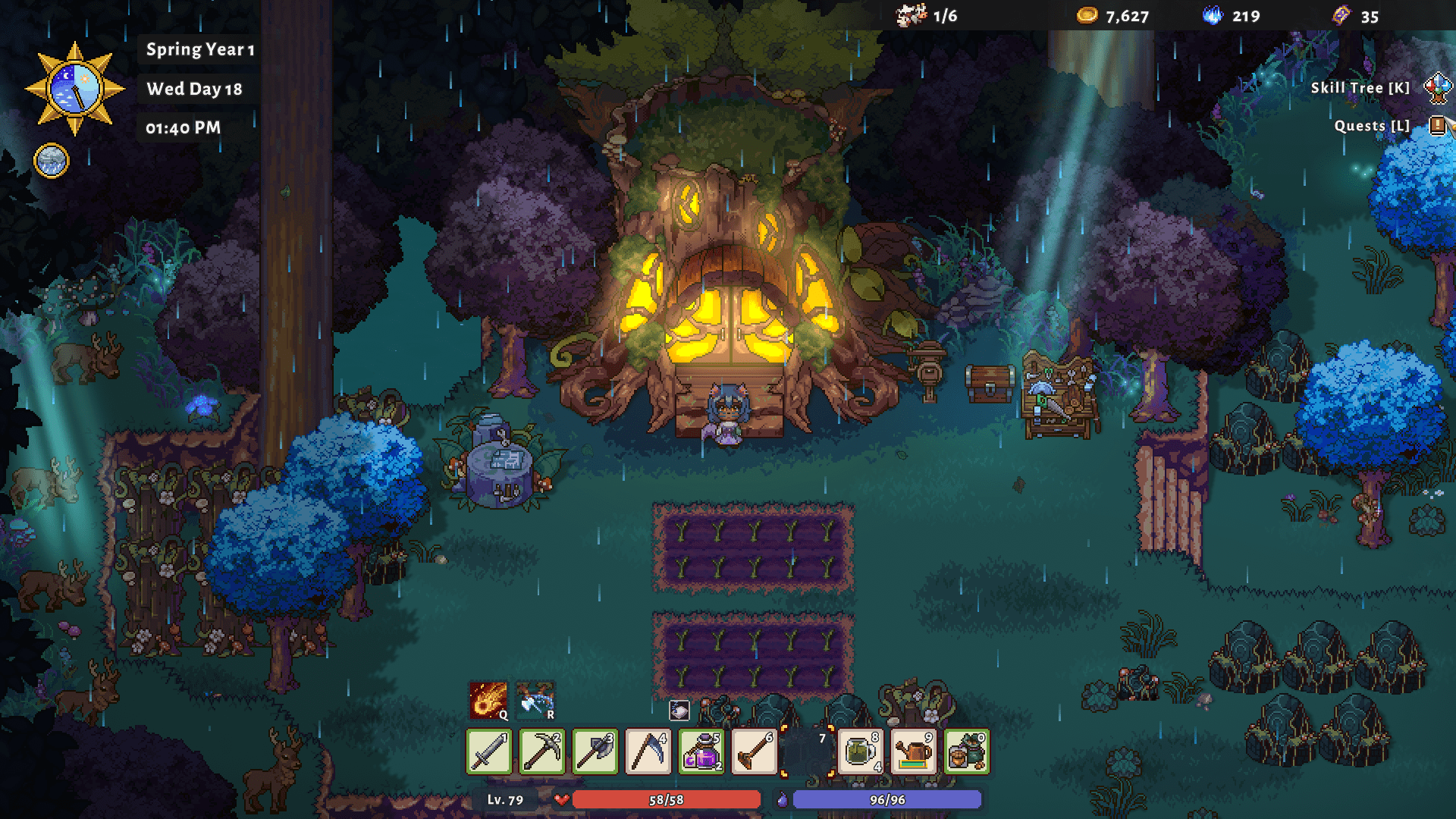
Task: Select the hoe in hotbar slot 6
Action: pos(755,752)
